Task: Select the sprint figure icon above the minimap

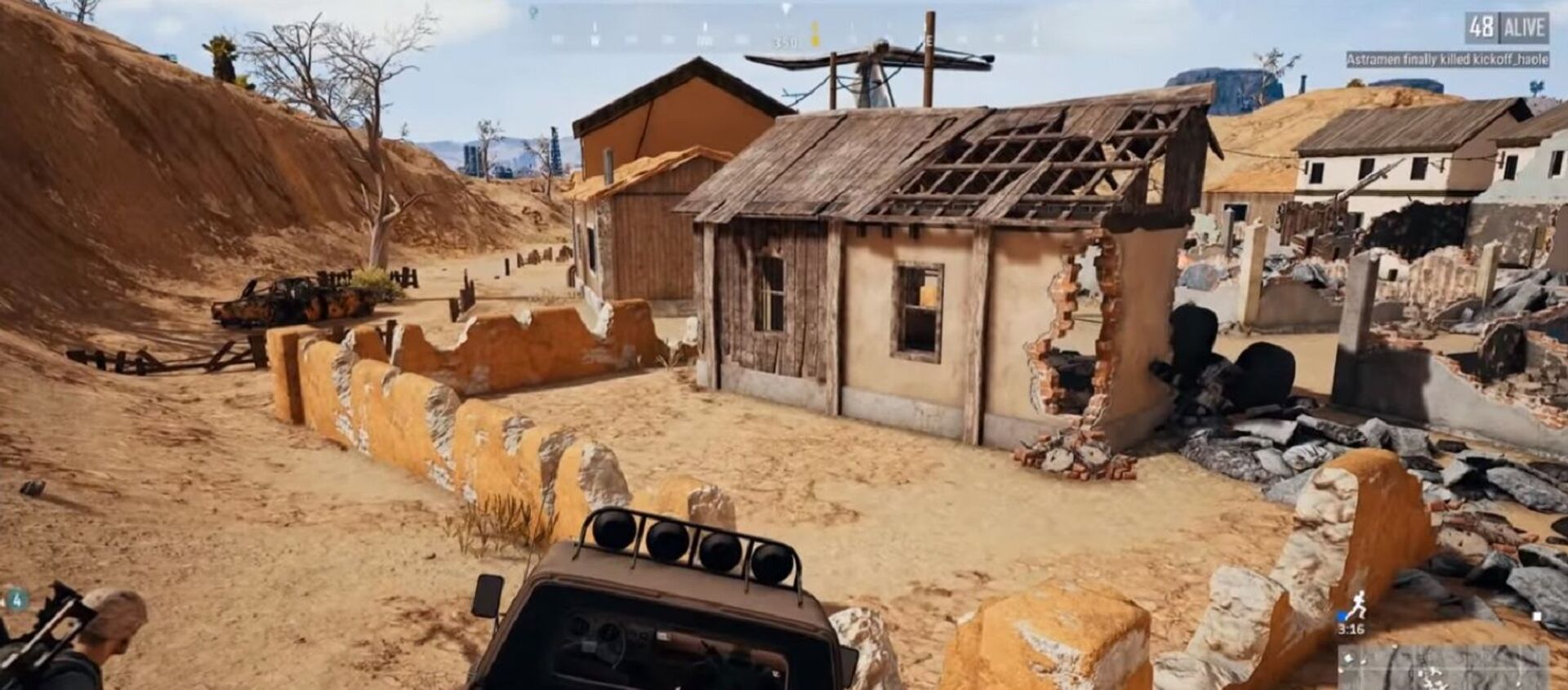Action: (x=1359, y=603)
